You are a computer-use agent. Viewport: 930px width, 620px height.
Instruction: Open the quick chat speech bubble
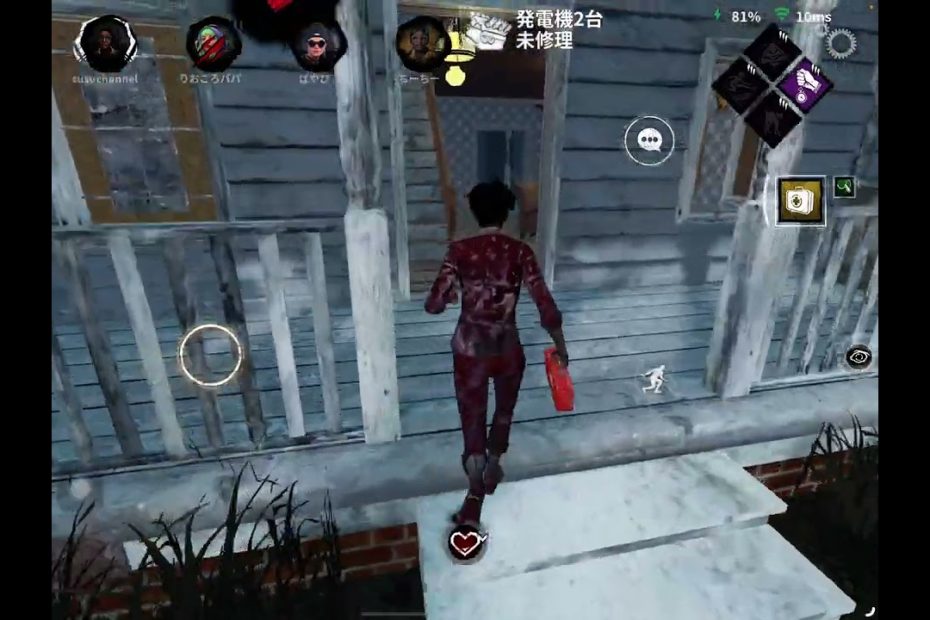649,141
